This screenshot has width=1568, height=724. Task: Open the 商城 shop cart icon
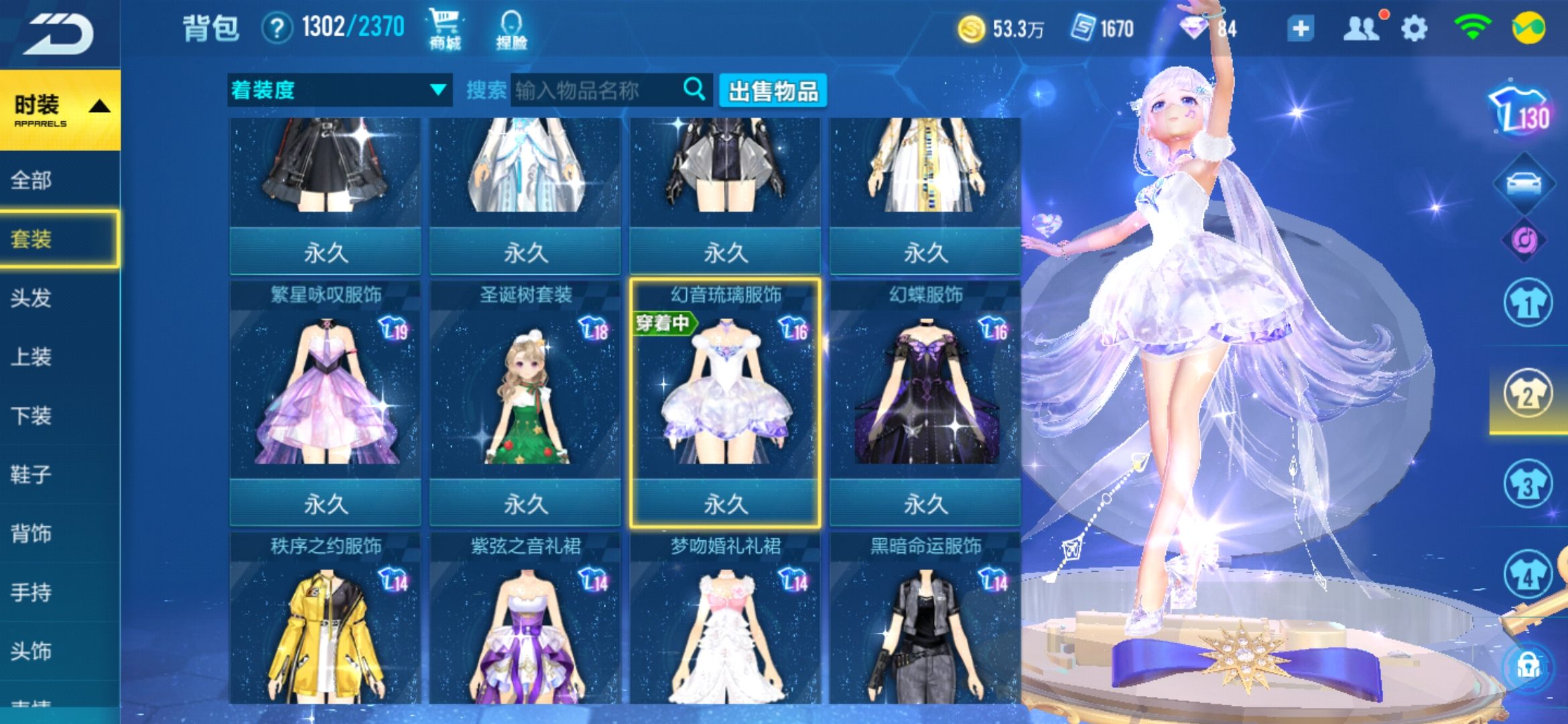click(x=445, y=29)
